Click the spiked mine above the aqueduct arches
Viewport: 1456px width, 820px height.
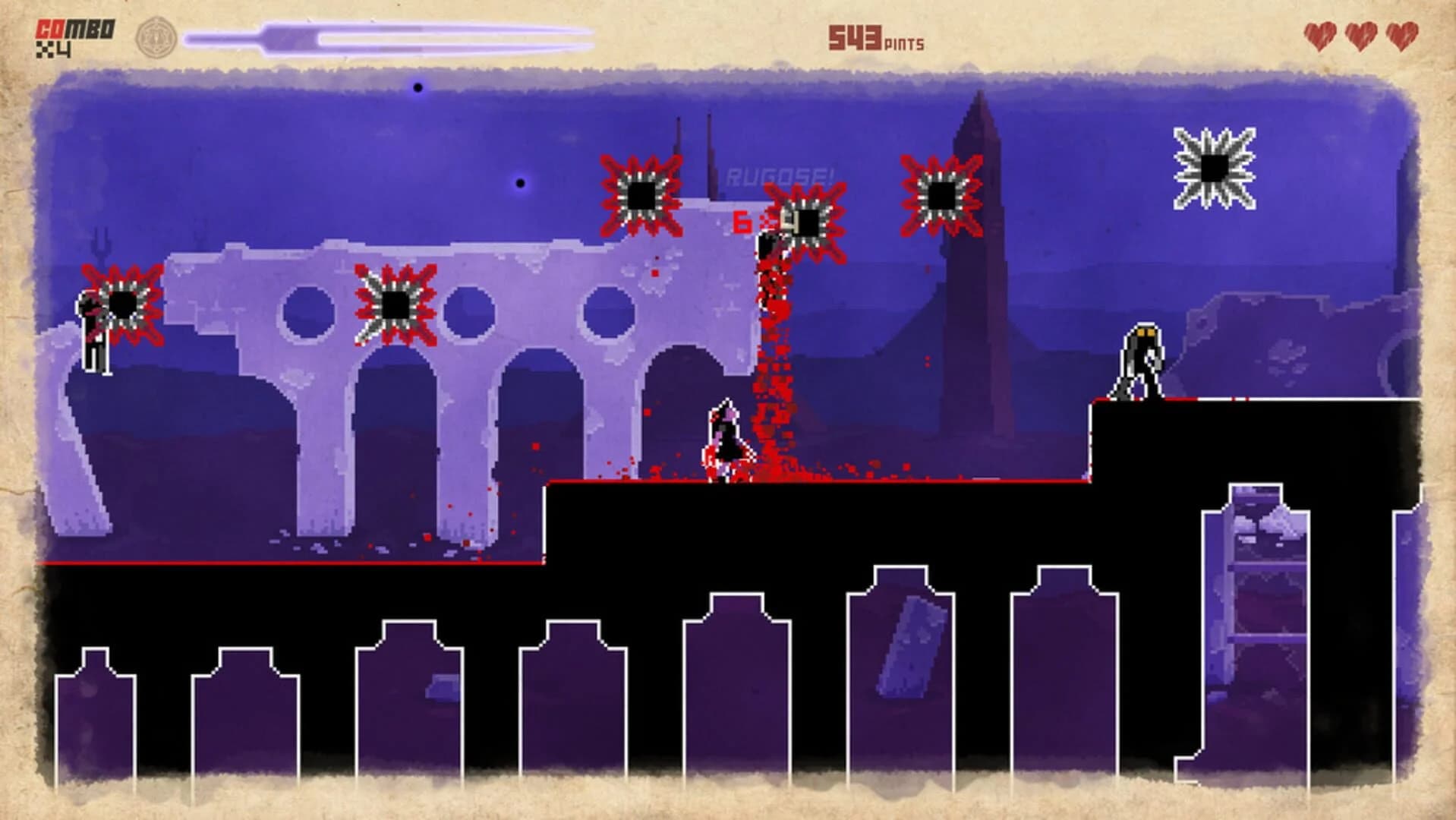(x=396, y=304)
